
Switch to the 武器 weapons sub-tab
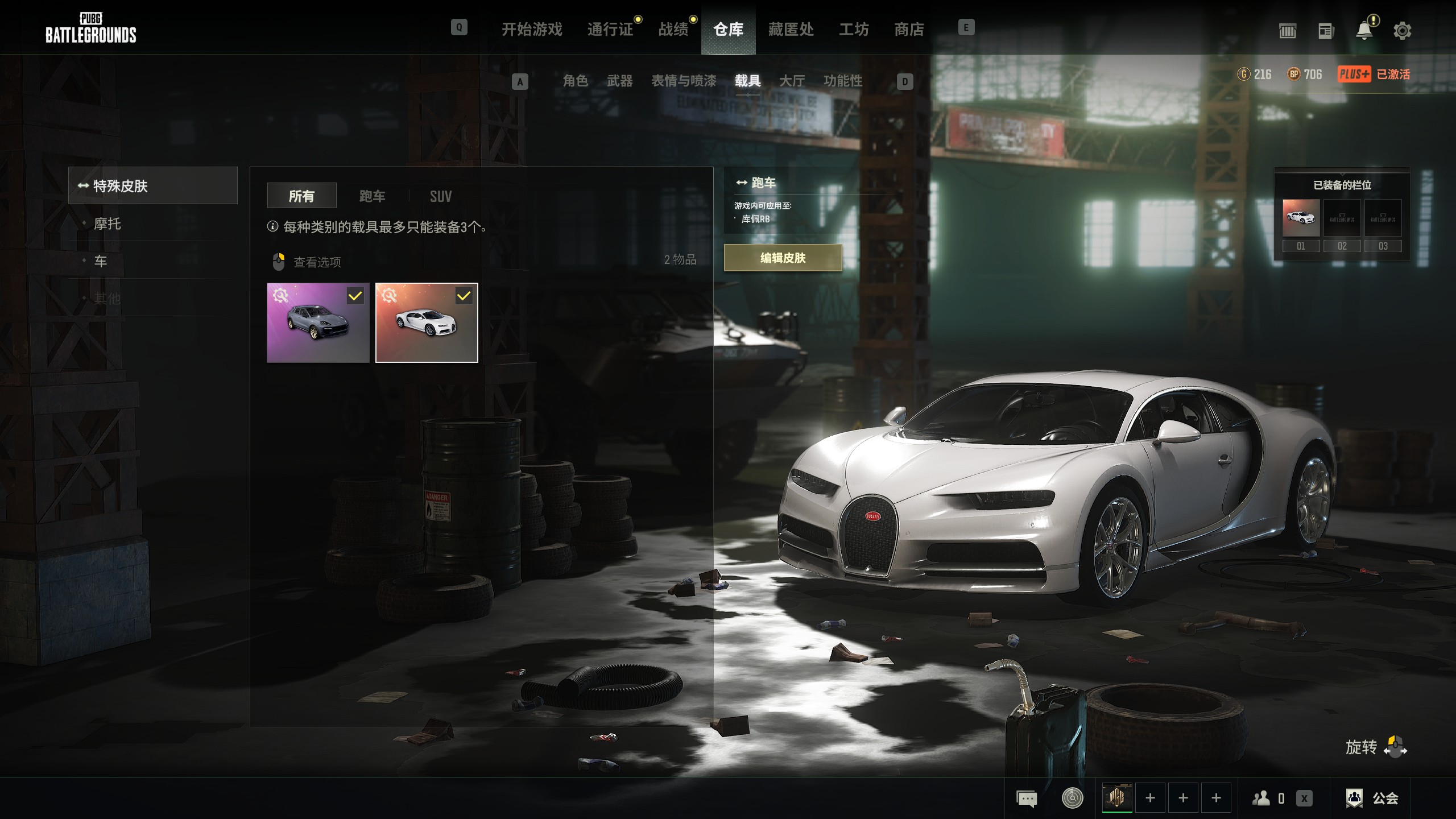619,81
